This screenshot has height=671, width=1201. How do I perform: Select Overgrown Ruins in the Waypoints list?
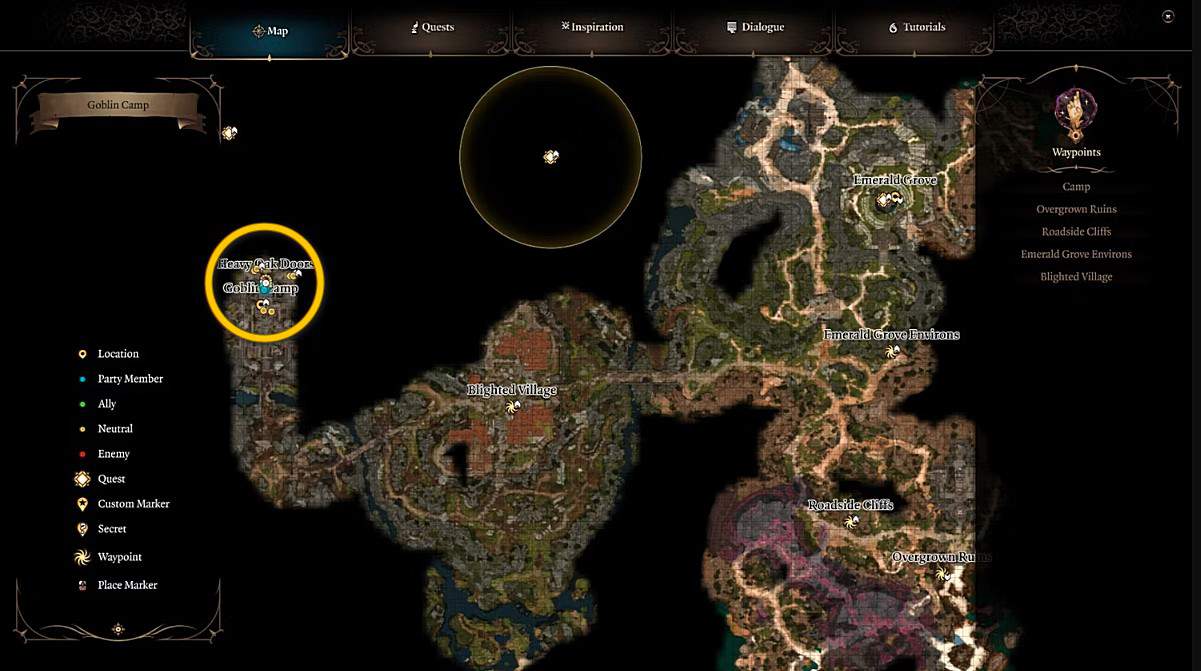pyautogui.click(x=1076, y=209)
